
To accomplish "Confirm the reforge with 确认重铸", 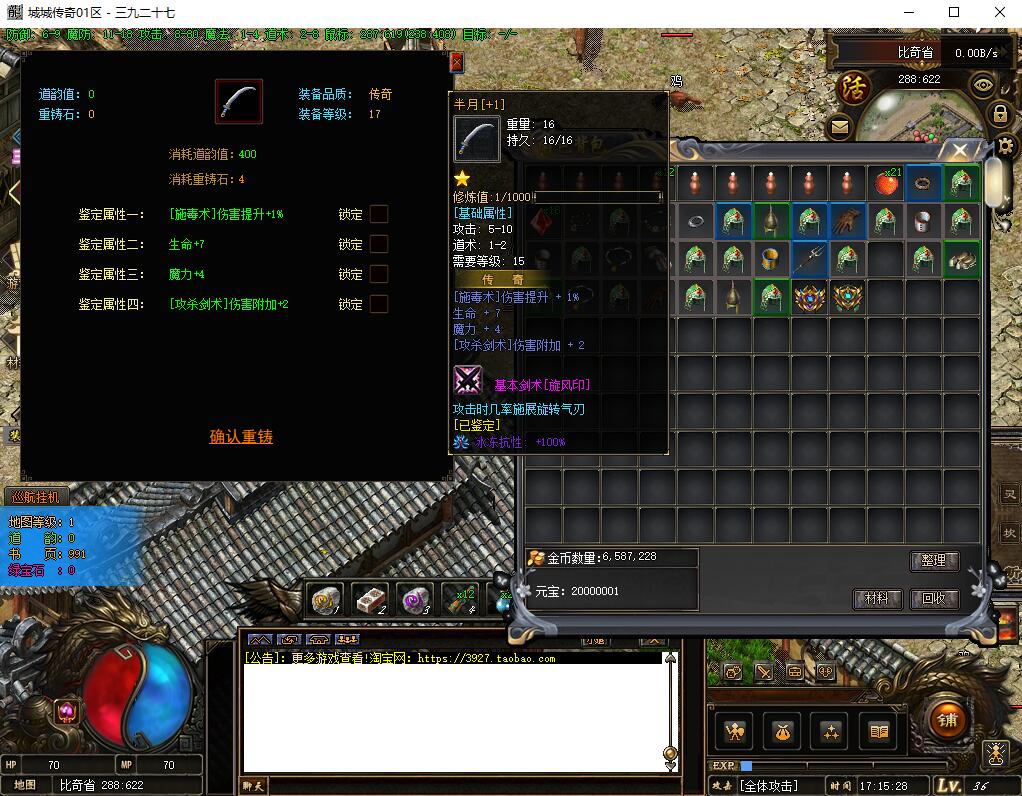I will [241, 437].
